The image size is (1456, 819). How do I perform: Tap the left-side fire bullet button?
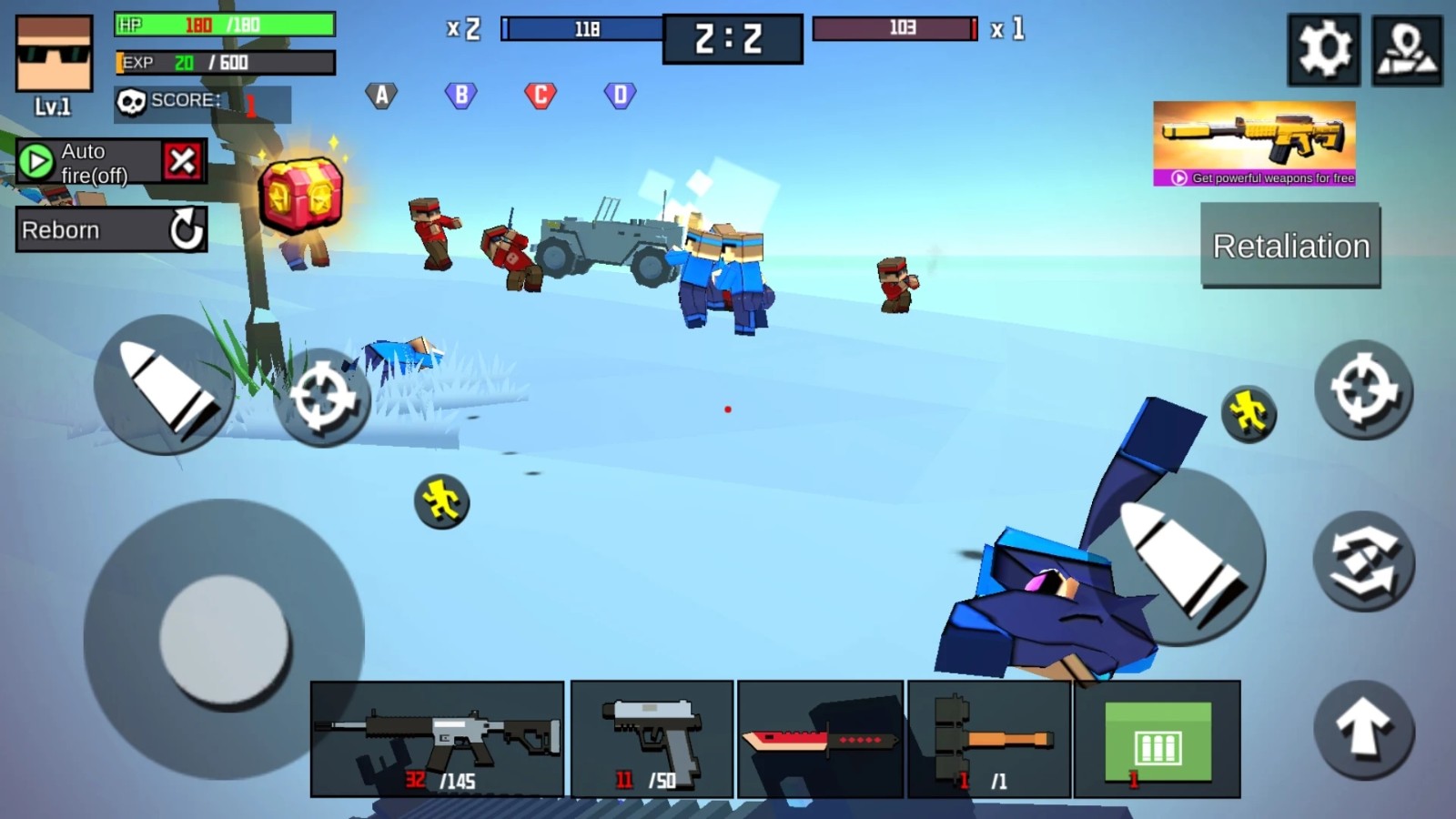167,386
